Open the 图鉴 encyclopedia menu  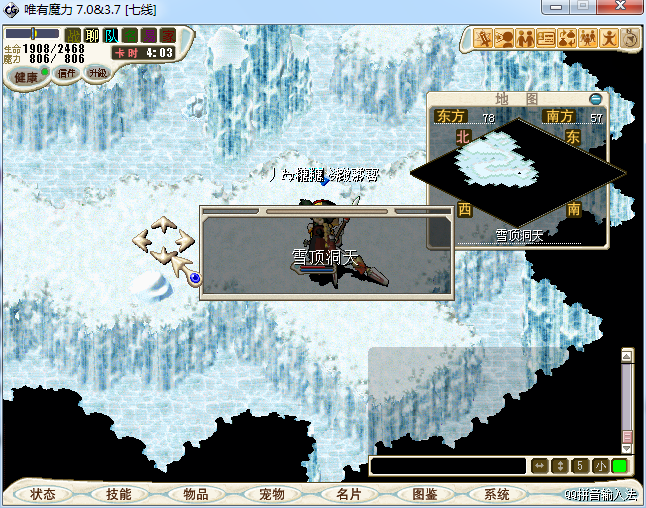424,494
